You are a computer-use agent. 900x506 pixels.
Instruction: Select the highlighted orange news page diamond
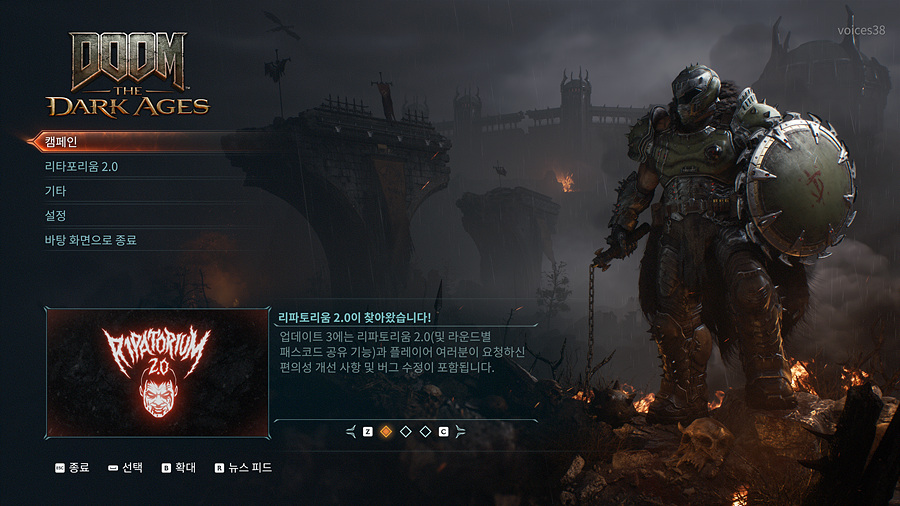[386, 432]
